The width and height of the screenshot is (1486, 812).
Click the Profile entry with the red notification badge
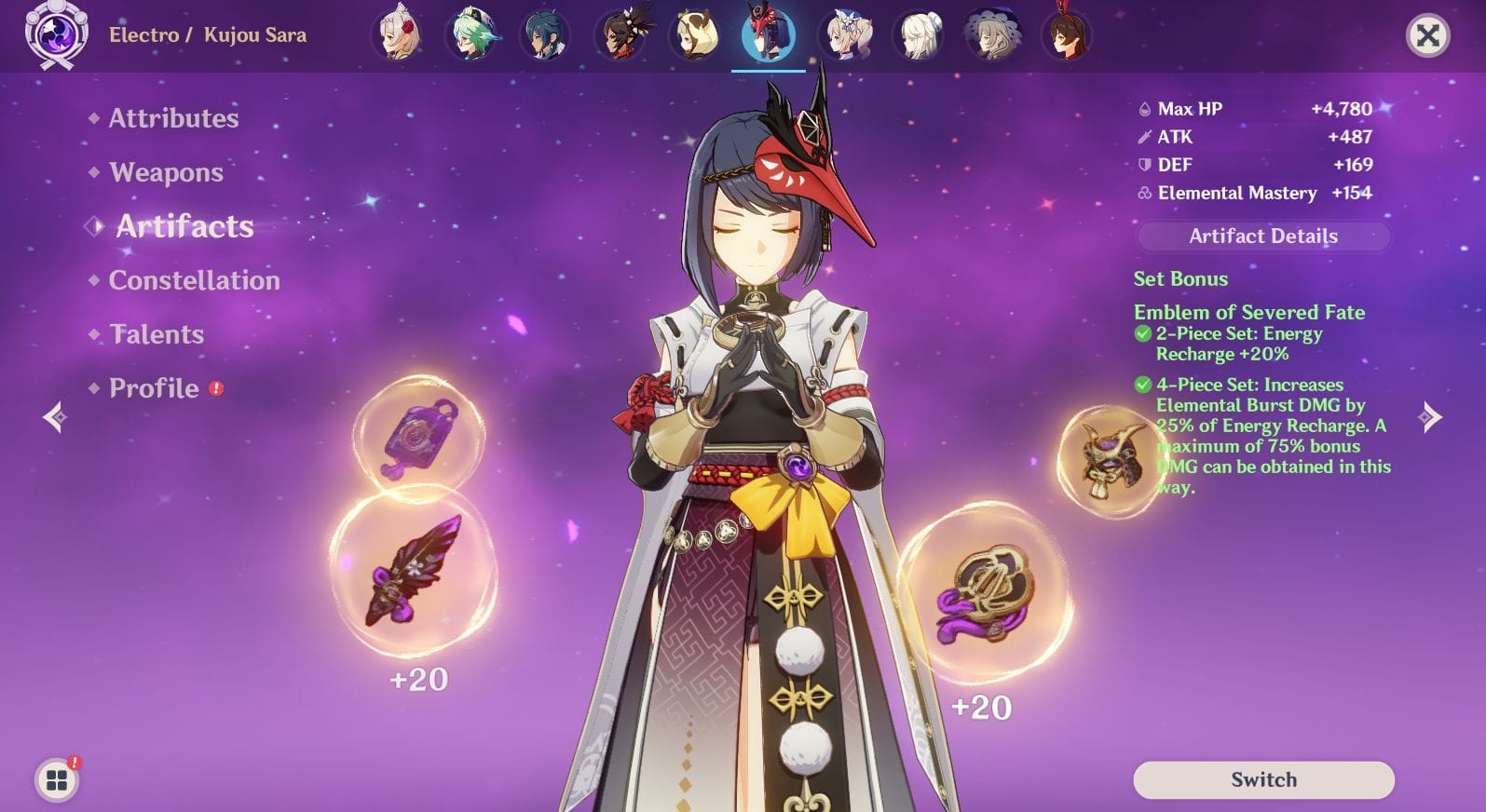tap(152, 388)
